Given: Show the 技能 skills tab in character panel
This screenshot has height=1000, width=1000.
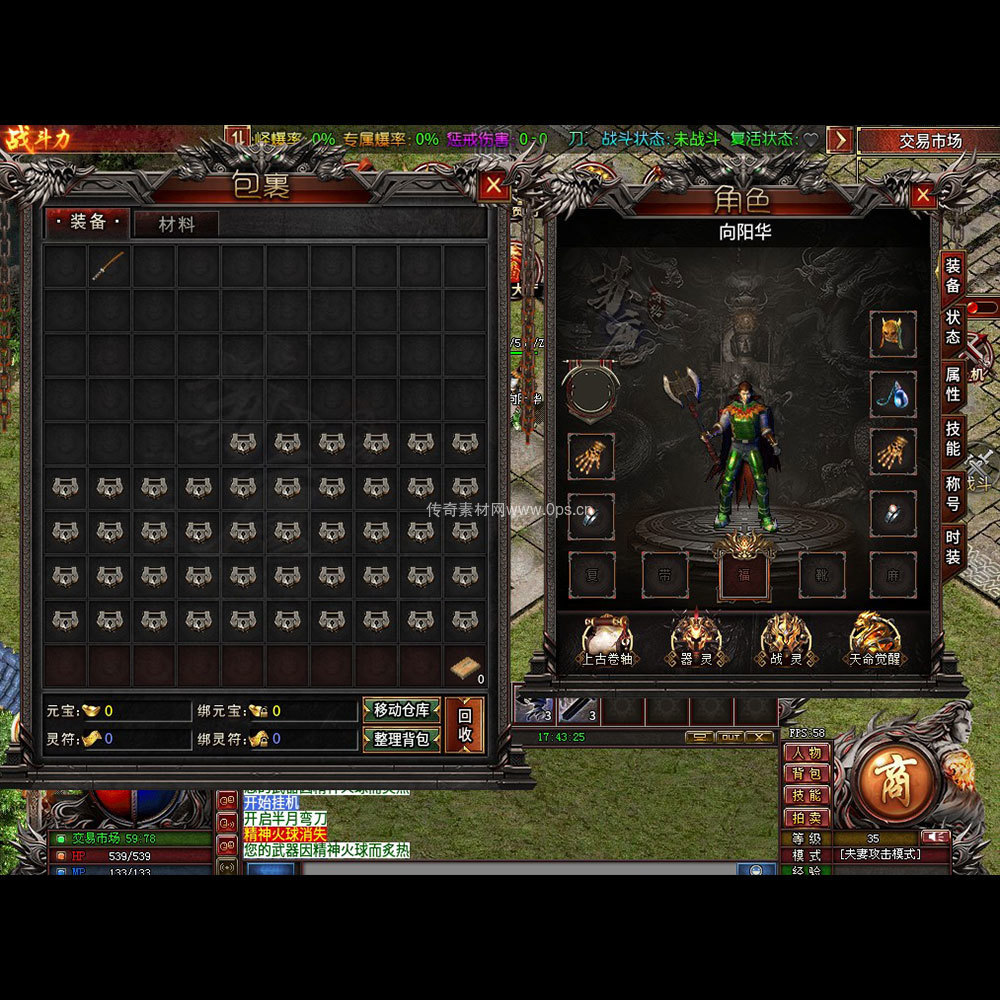Looking at the screenshot, I should click(953, 438).
